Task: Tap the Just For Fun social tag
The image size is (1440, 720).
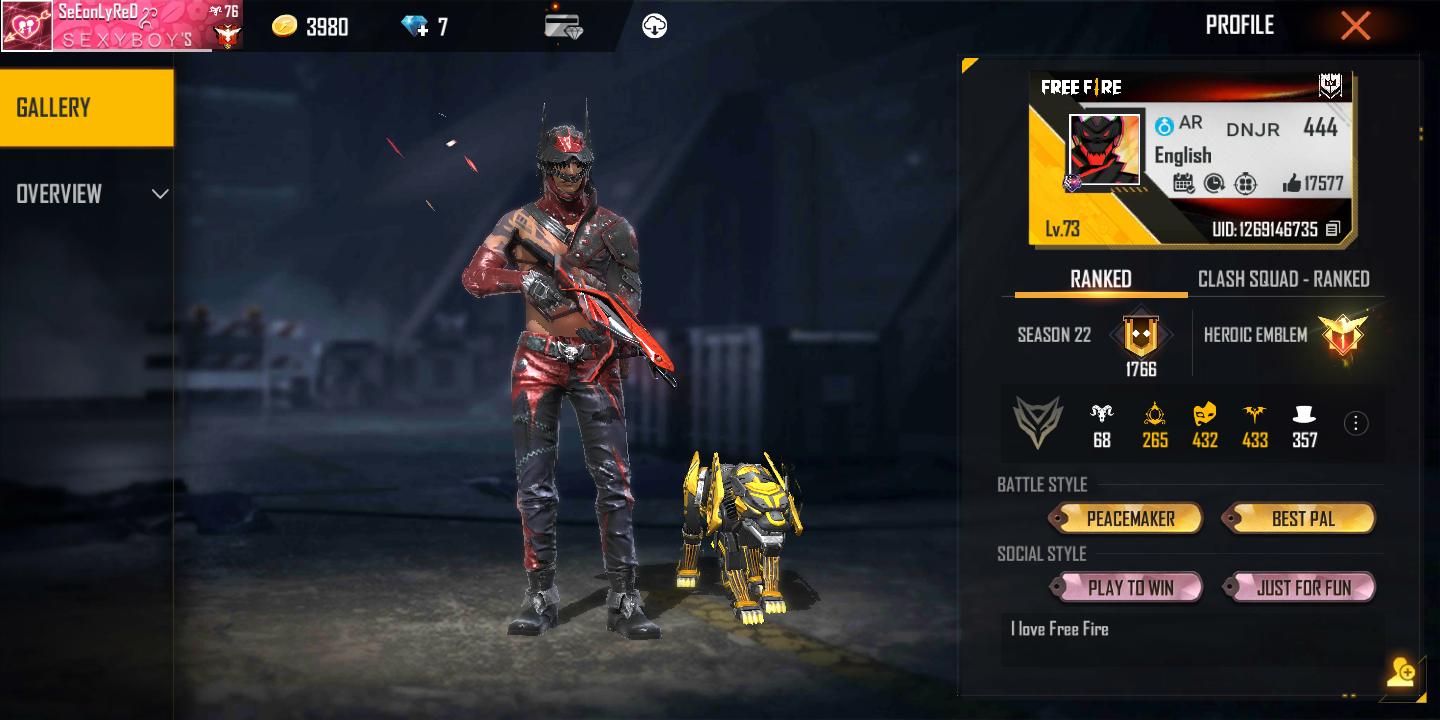Action: tap(1302, 587)
